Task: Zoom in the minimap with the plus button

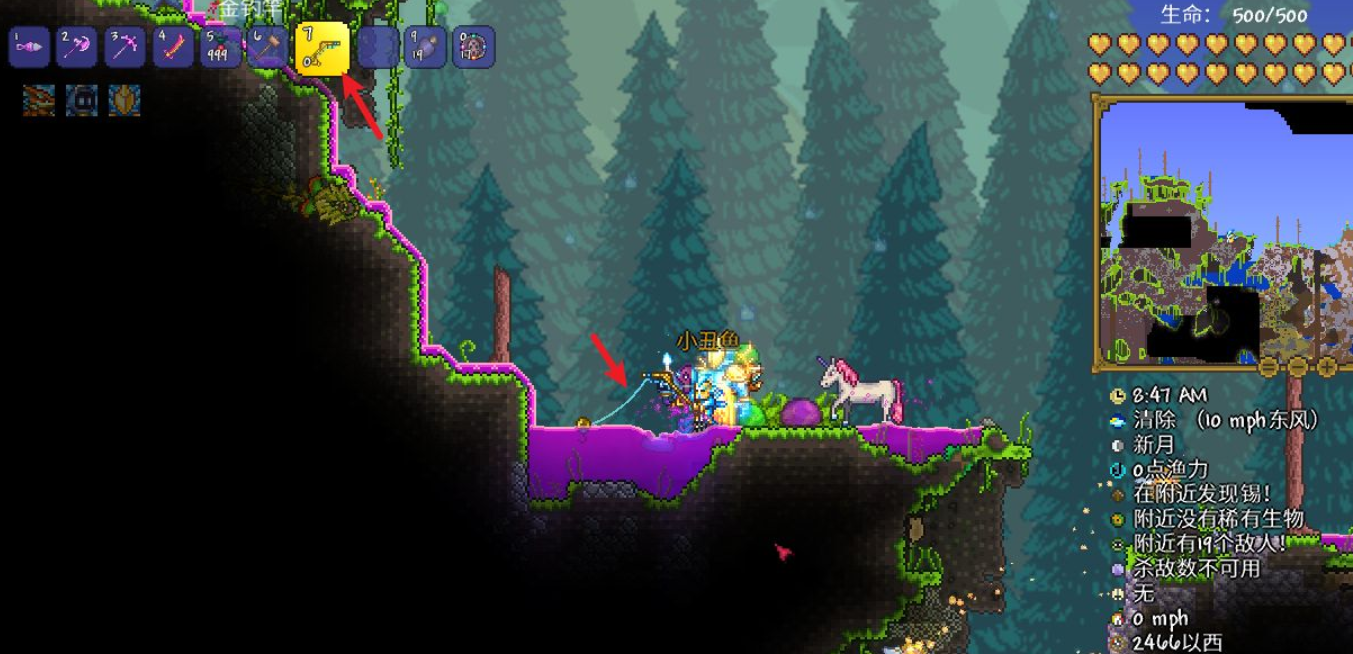Action: tap(1327, 366)
